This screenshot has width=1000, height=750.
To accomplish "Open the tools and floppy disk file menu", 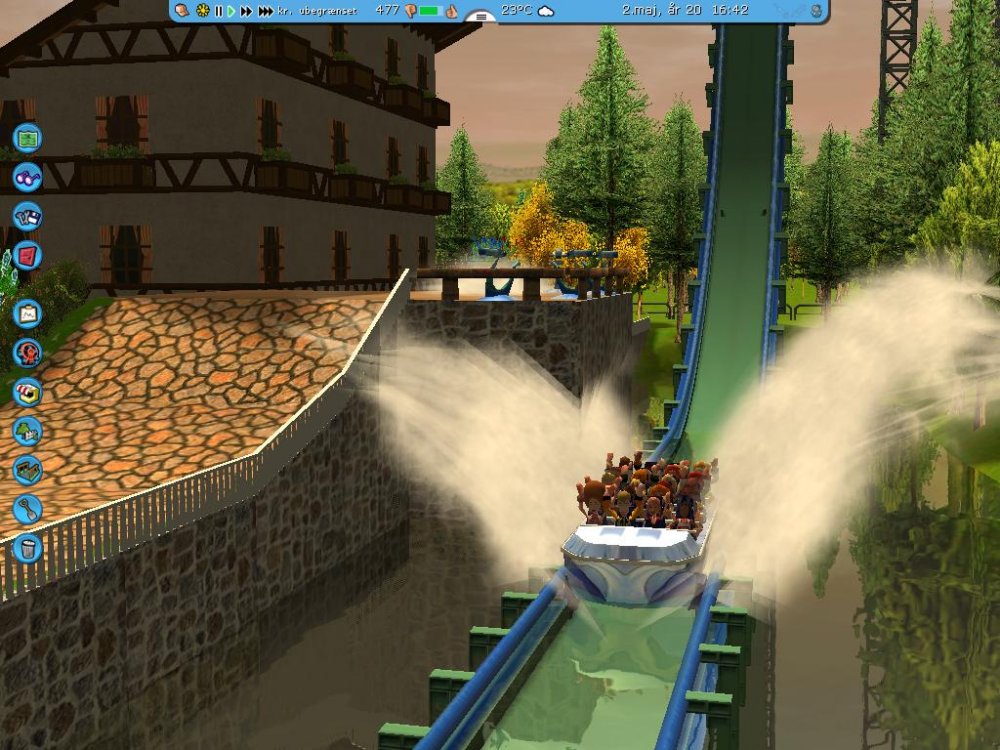I will click(27, 216).
